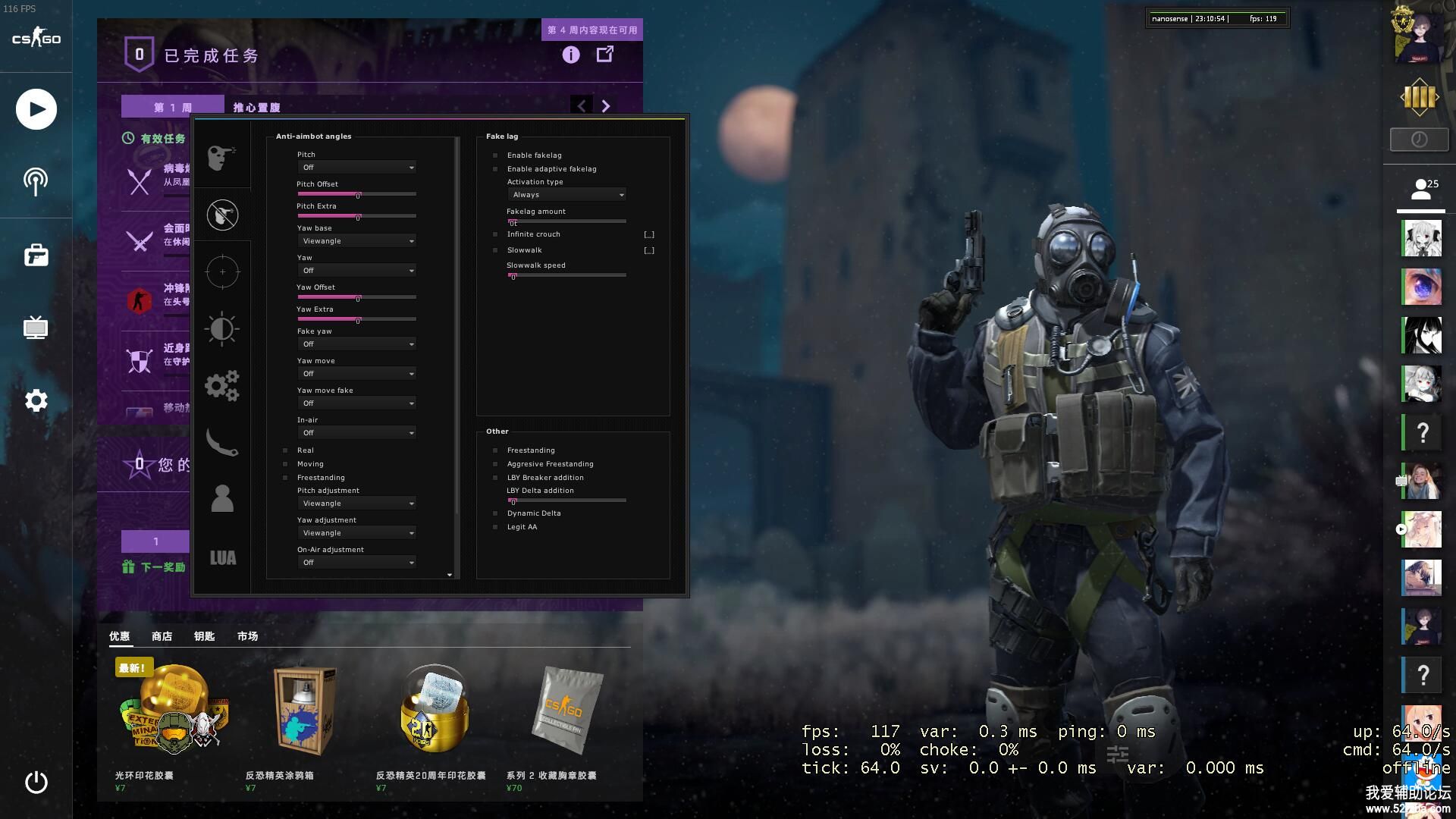Screen dimensions: 1456x819
Task: Switch to the LUA tab
Action: (222, 558)
